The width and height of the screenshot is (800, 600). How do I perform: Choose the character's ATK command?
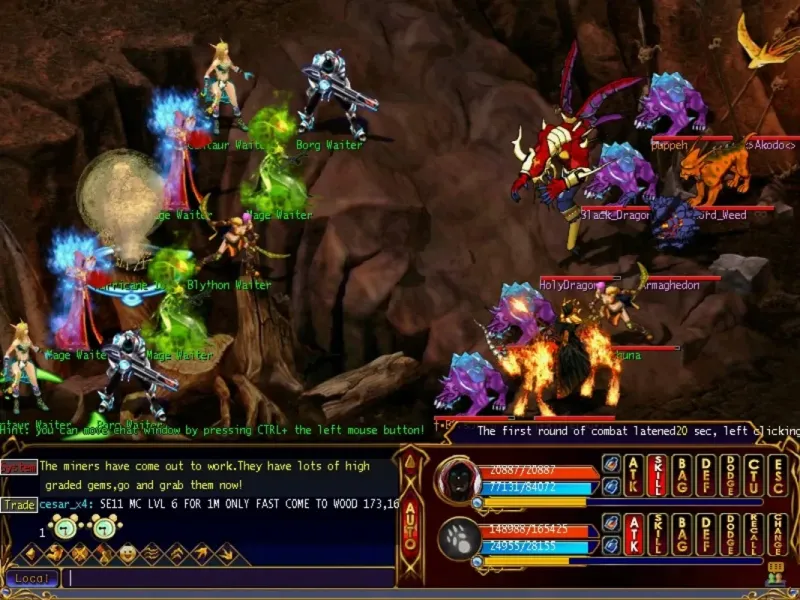(634, 476)
